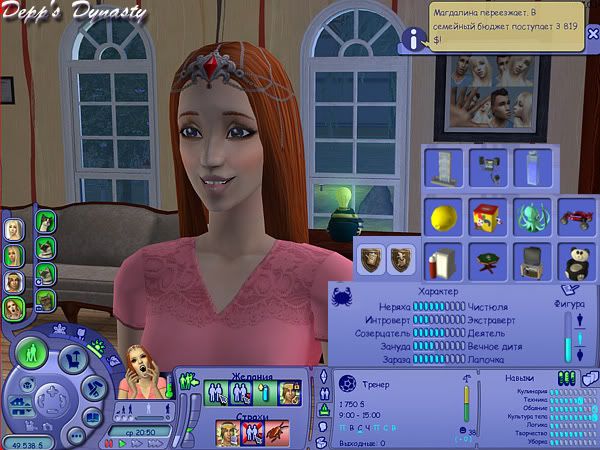Open the Cancer zodiac crab icon

click(341, 297)
